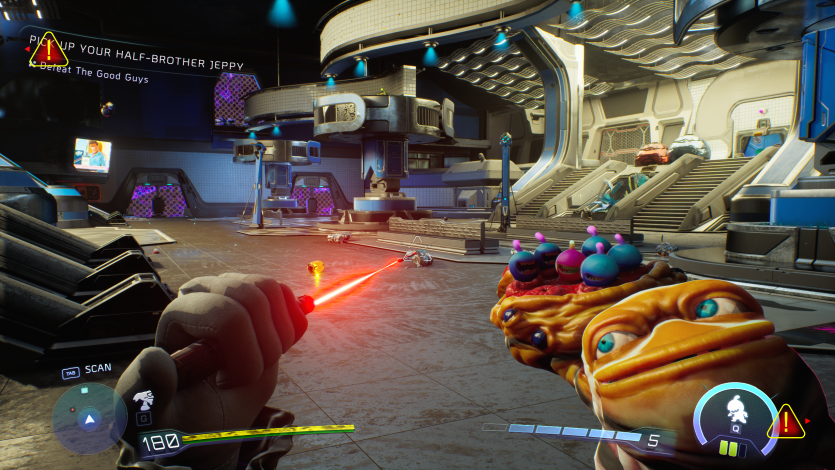
Task: Activate the character ability in the gauge
Action: coord(735,408)
